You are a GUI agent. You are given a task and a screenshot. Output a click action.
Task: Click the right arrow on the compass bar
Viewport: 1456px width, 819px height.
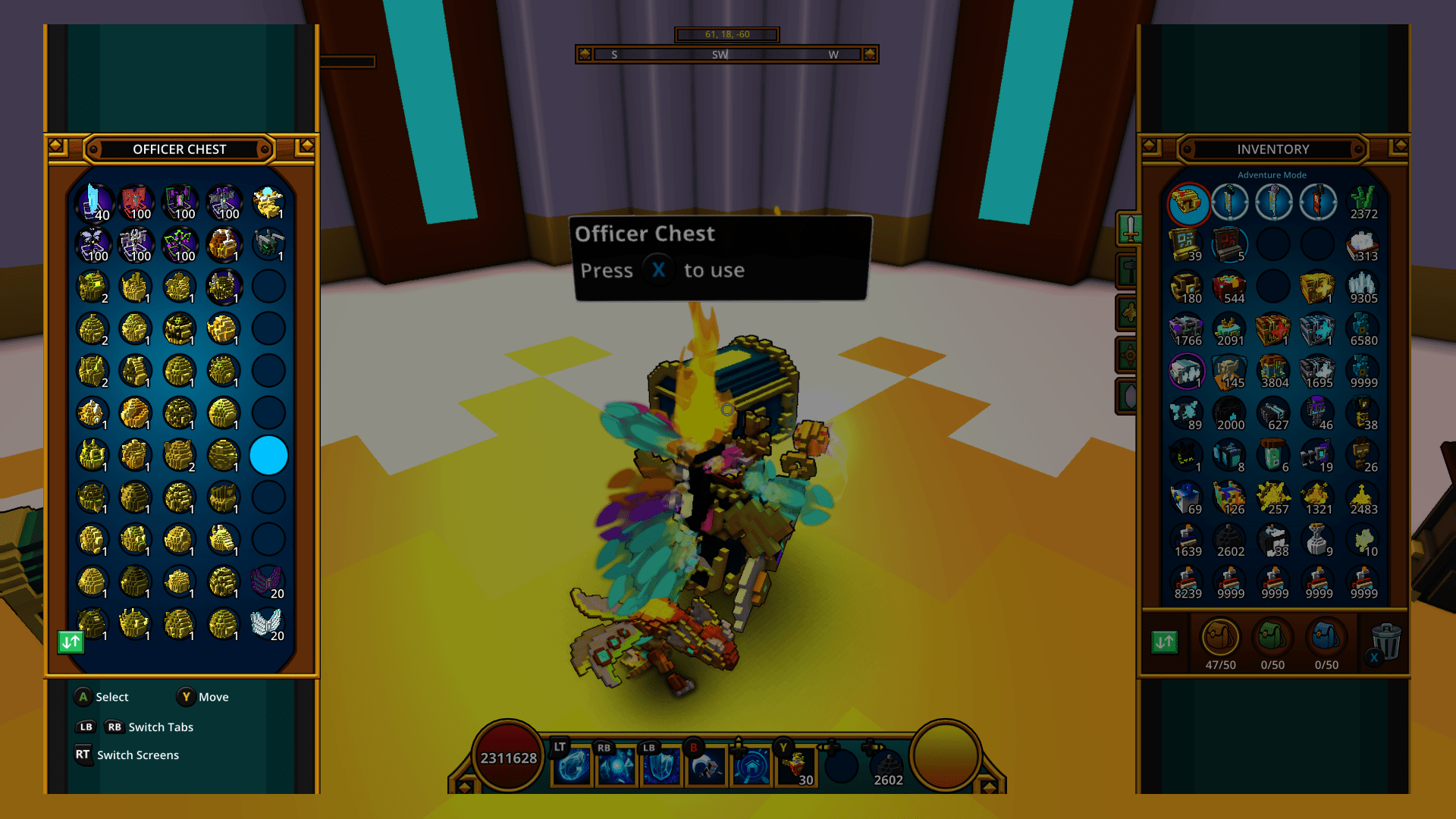click(871, 54)
